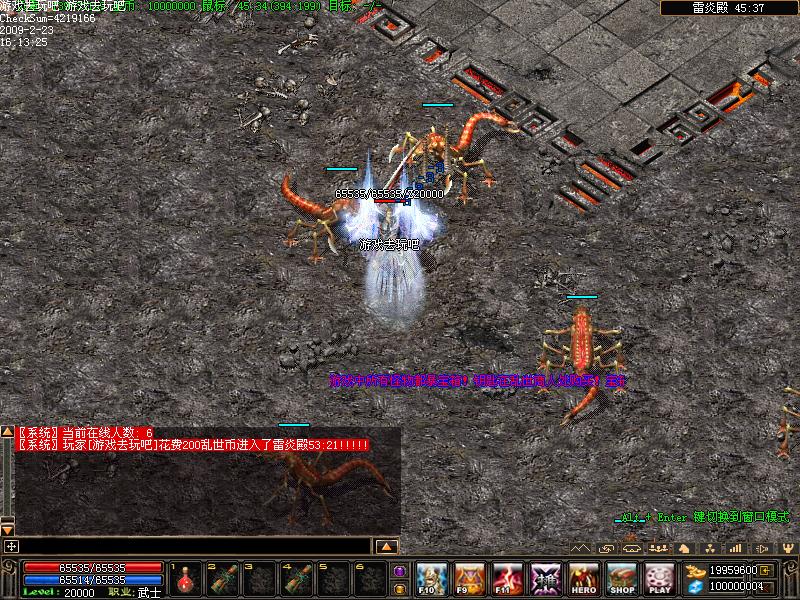Viewport: 800px width, 600px height.
Task: Use the scroll in hotbar slot 2
Action: [x=225, y=578]
